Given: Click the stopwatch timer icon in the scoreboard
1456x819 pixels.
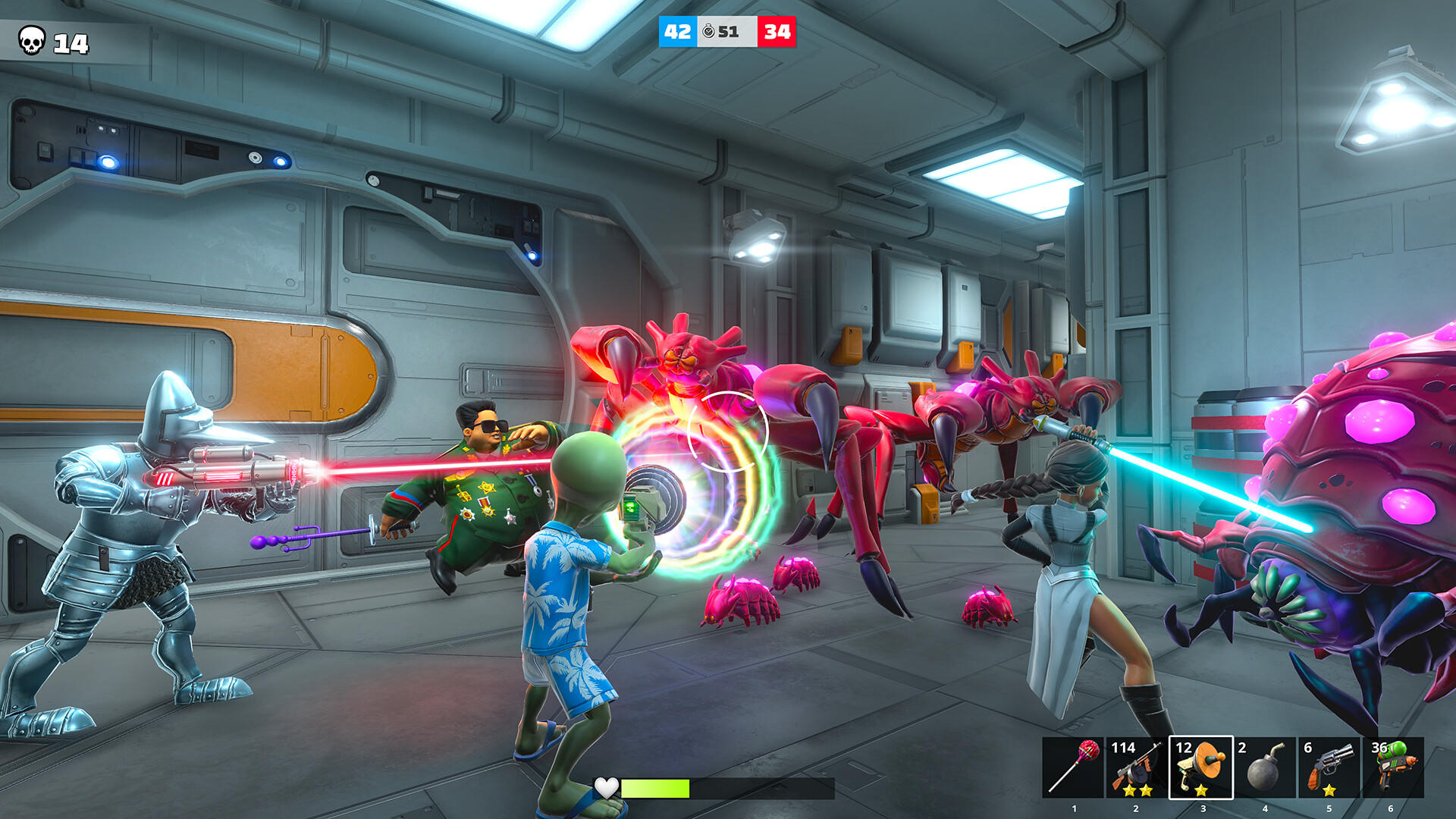Looking at the screenshot, I should [708, 33].
